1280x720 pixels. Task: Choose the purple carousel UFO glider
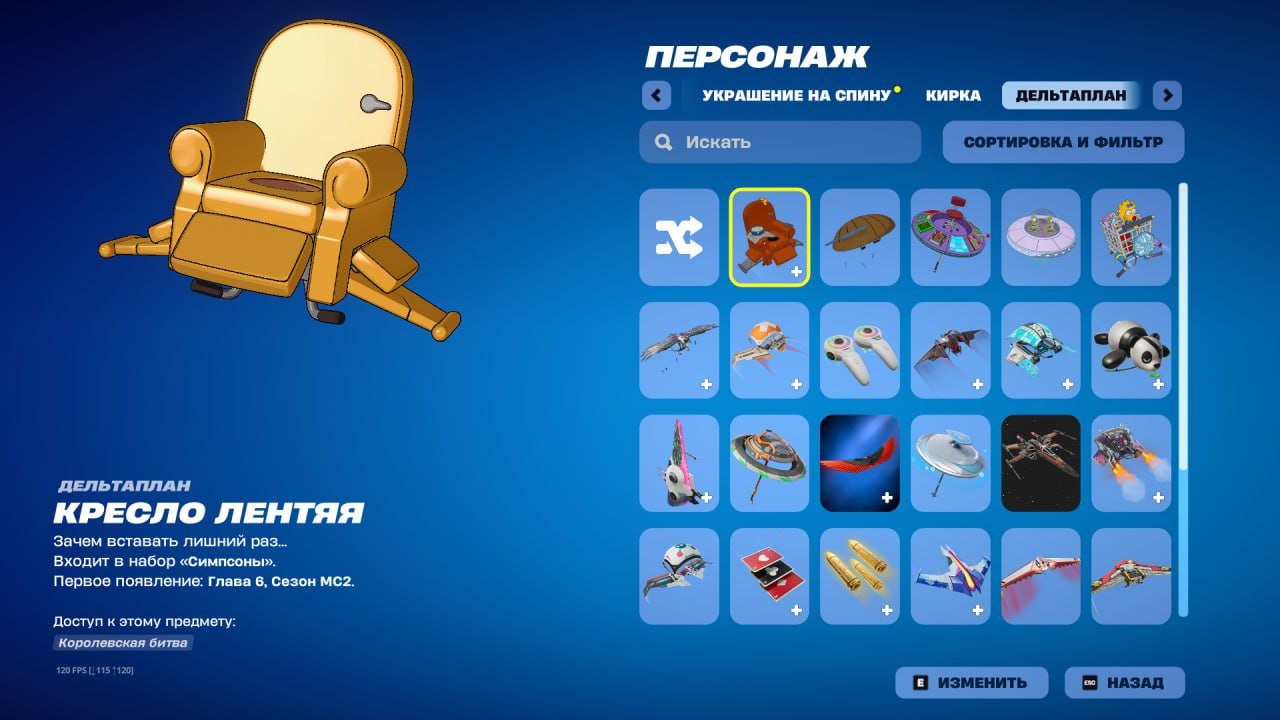coord(950,235)
